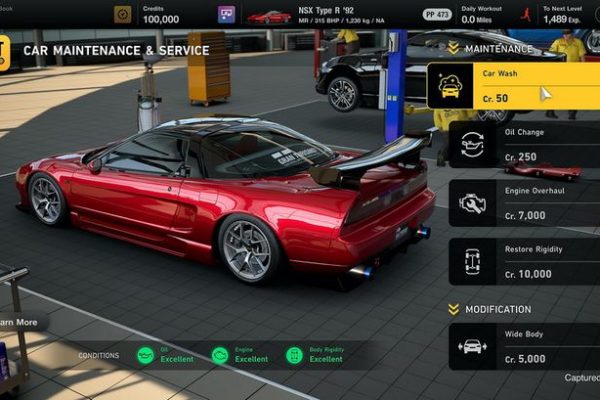
Task: Open the Daily Workout runner icon
Action: click(x=524, y=15)
